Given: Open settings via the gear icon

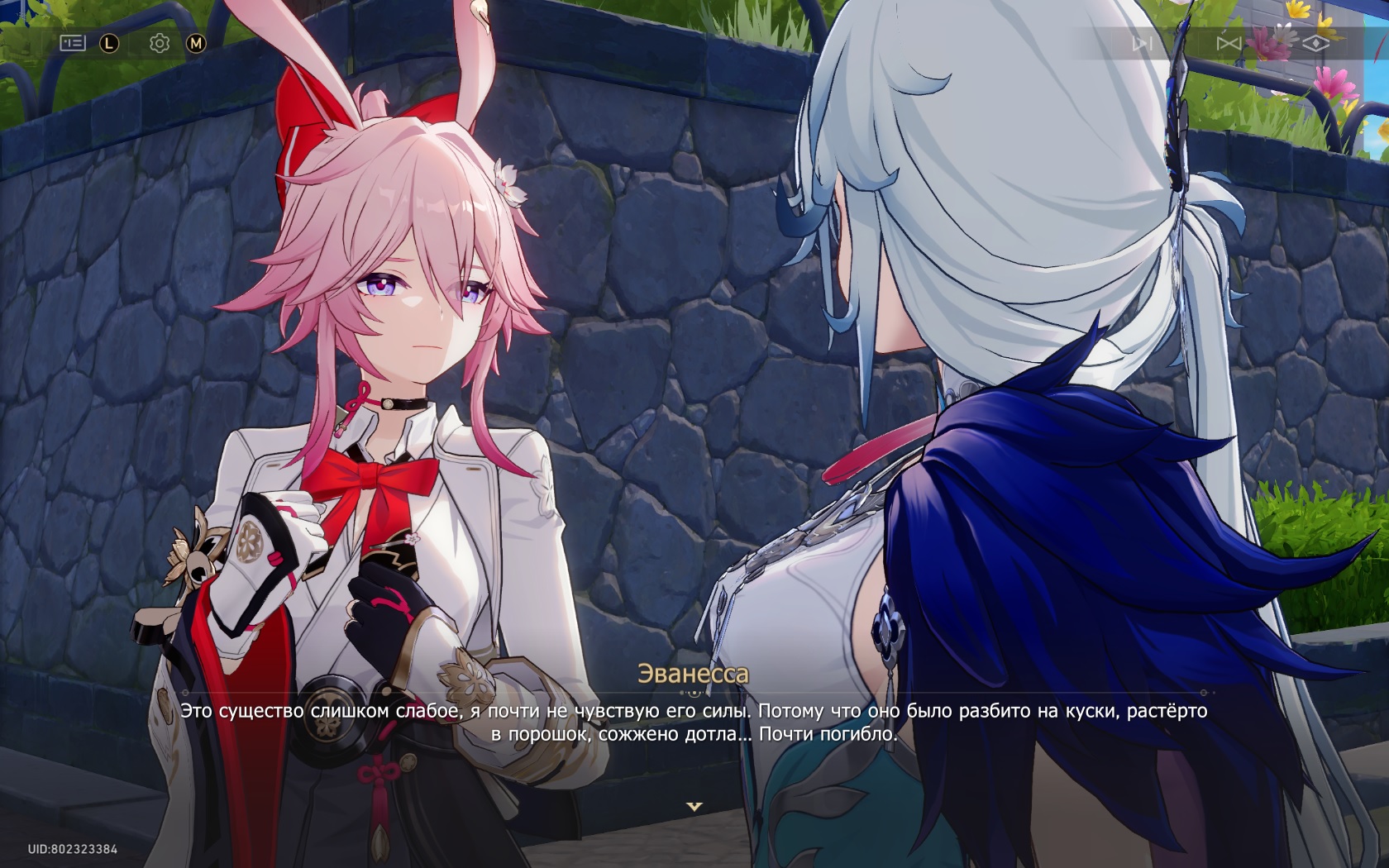Looking at the screenshot, I should coord(160,43).
